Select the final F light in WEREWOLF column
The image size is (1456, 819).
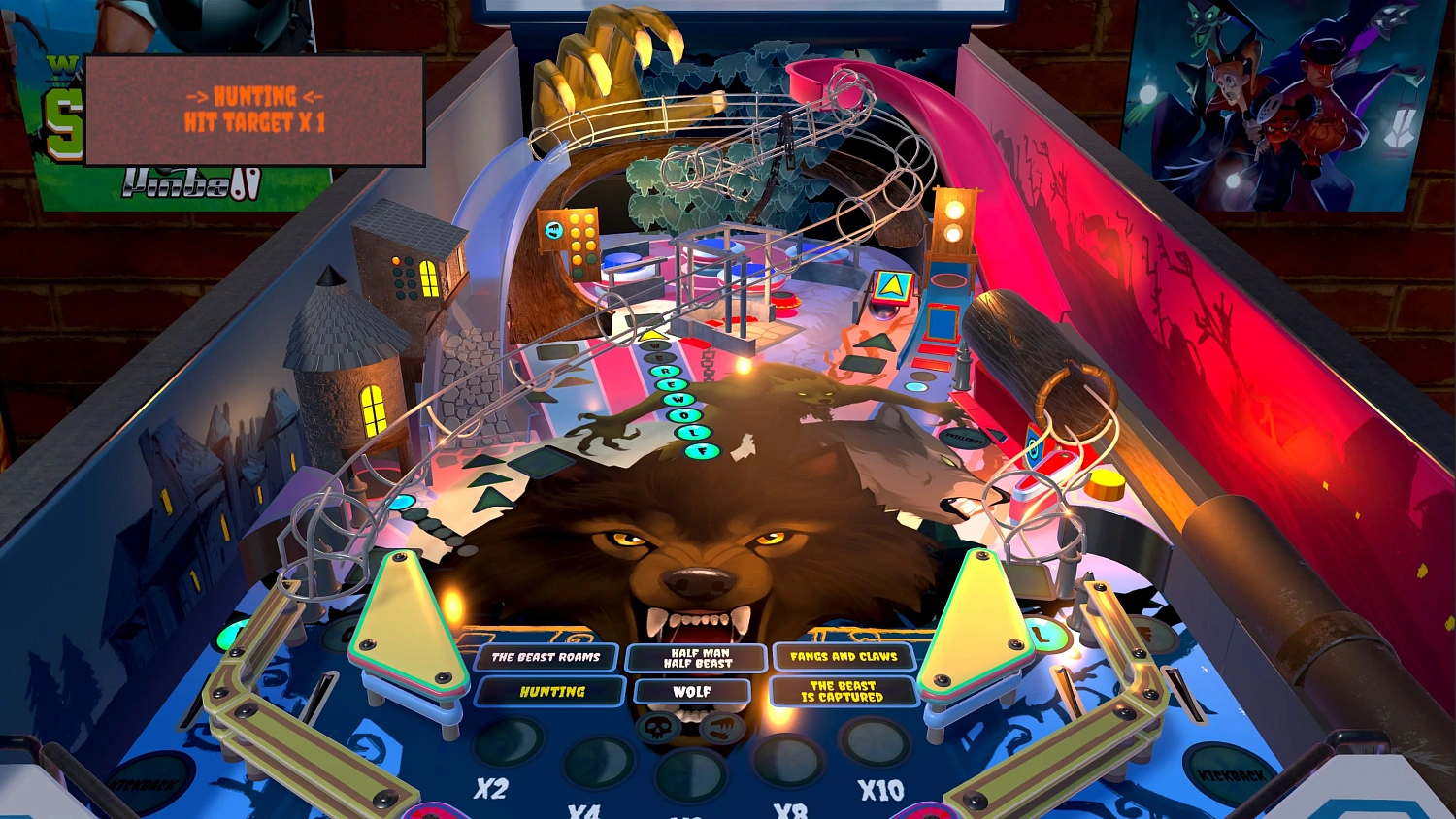click(703, 450)
